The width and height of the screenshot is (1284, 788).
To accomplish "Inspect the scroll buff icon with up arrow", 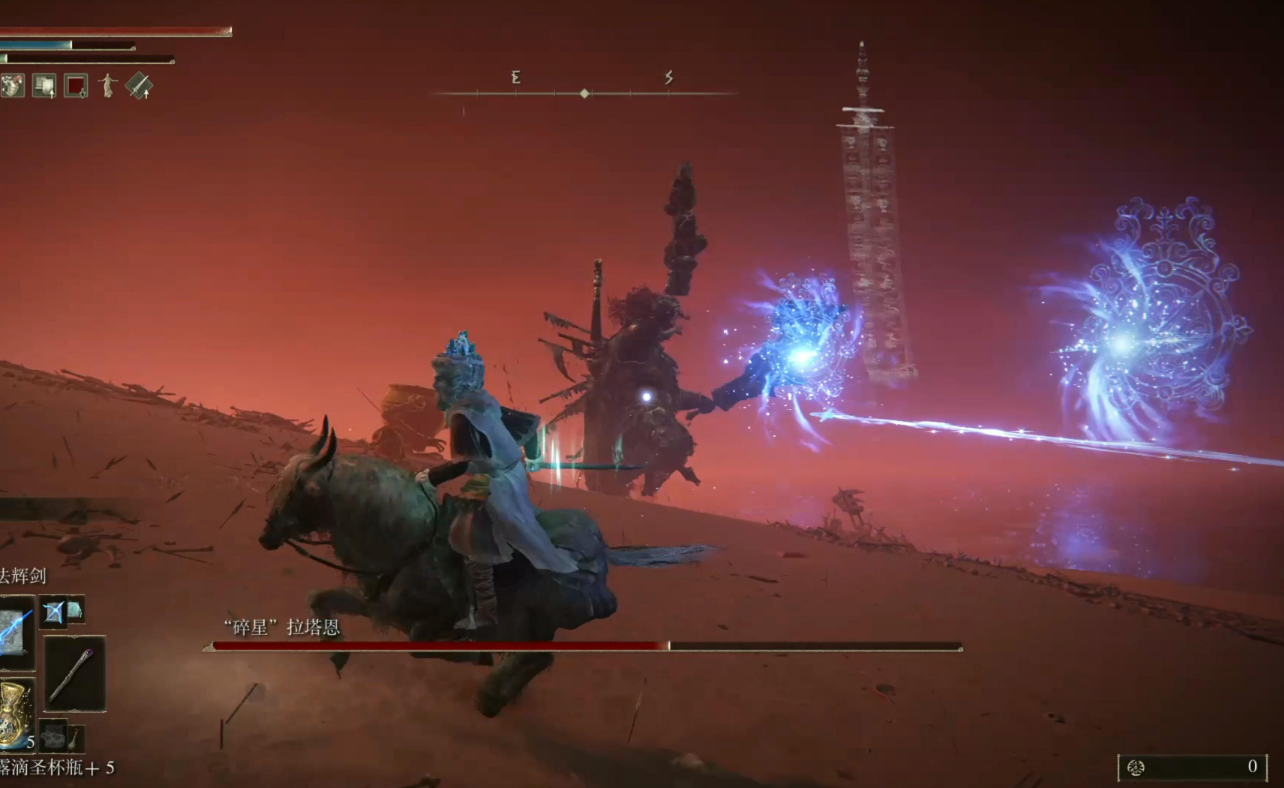I will (x=44, y=86).
